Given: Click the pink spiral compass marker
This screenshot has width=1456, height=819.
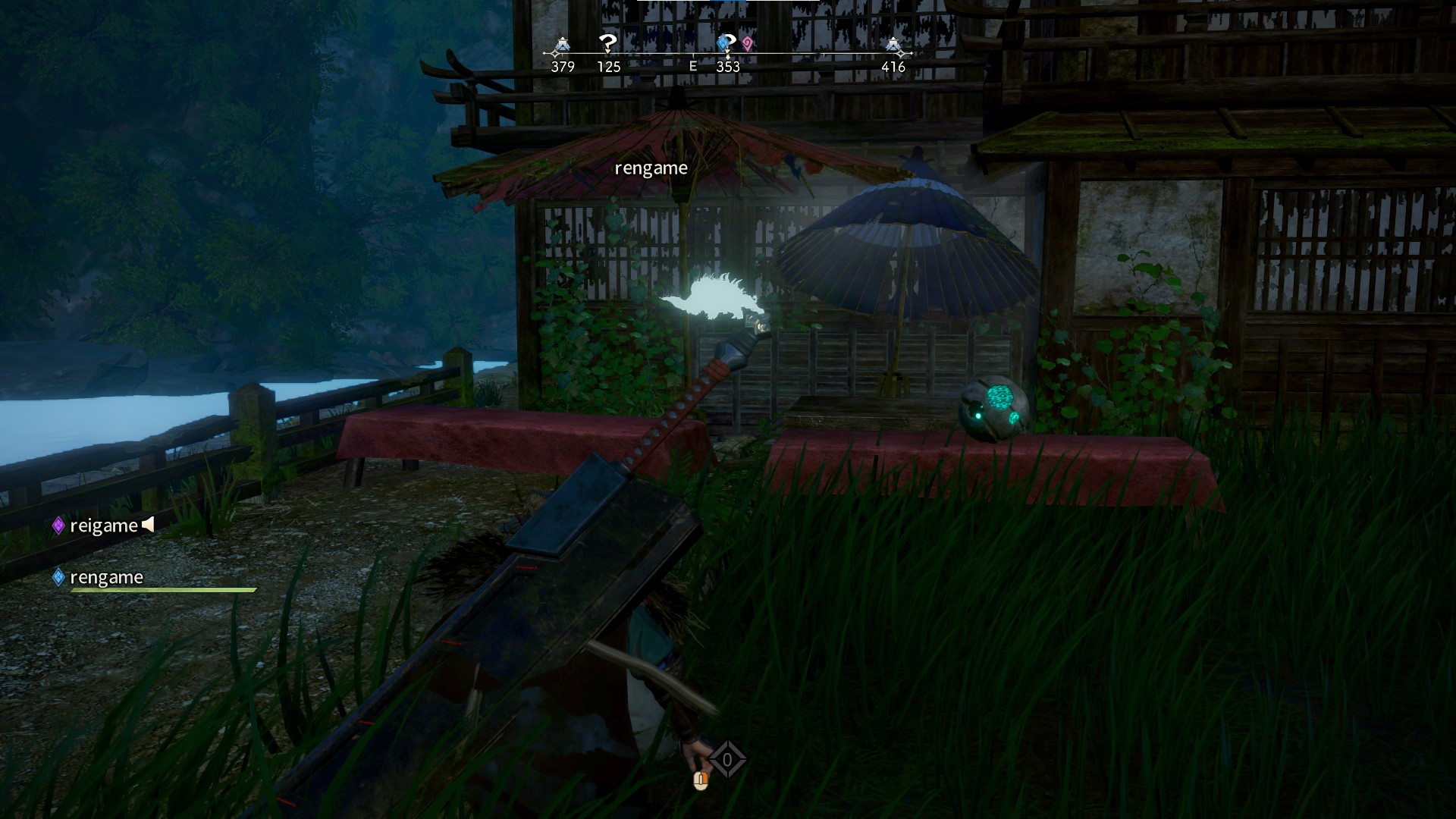Looking at the screenshot, I should [748, 44].
